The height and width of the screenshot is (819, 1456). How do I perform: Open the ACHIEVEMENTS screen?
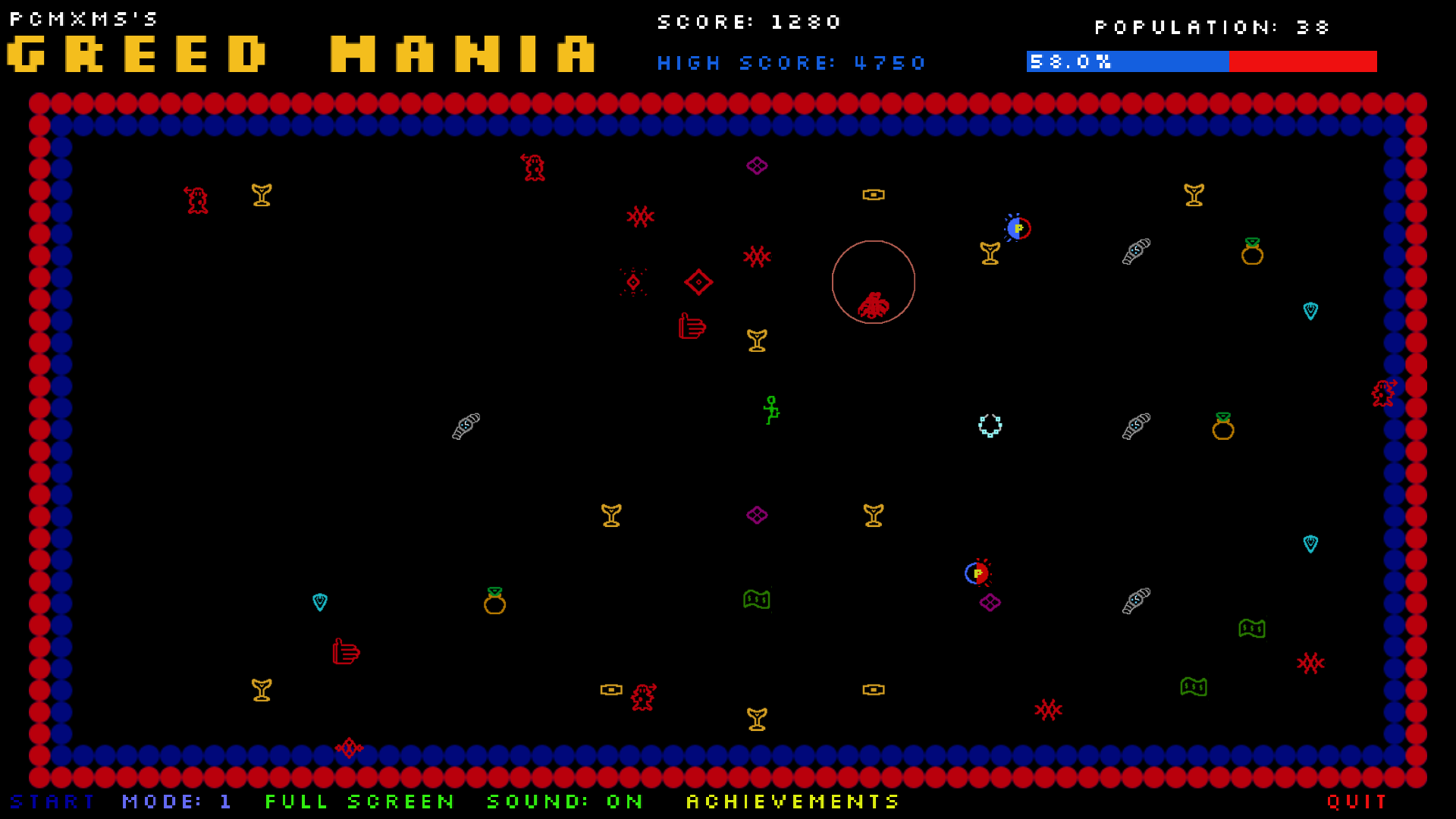click(x=792, y=802)
